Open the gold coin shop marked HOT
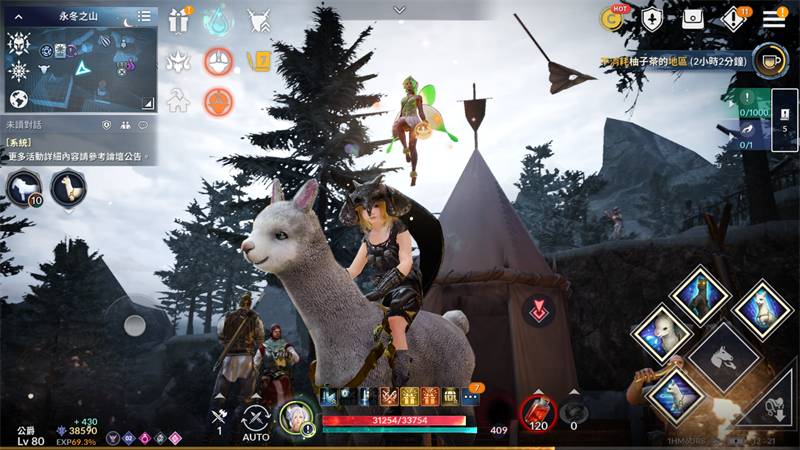 pyautogui.click(x=612, y=18)
